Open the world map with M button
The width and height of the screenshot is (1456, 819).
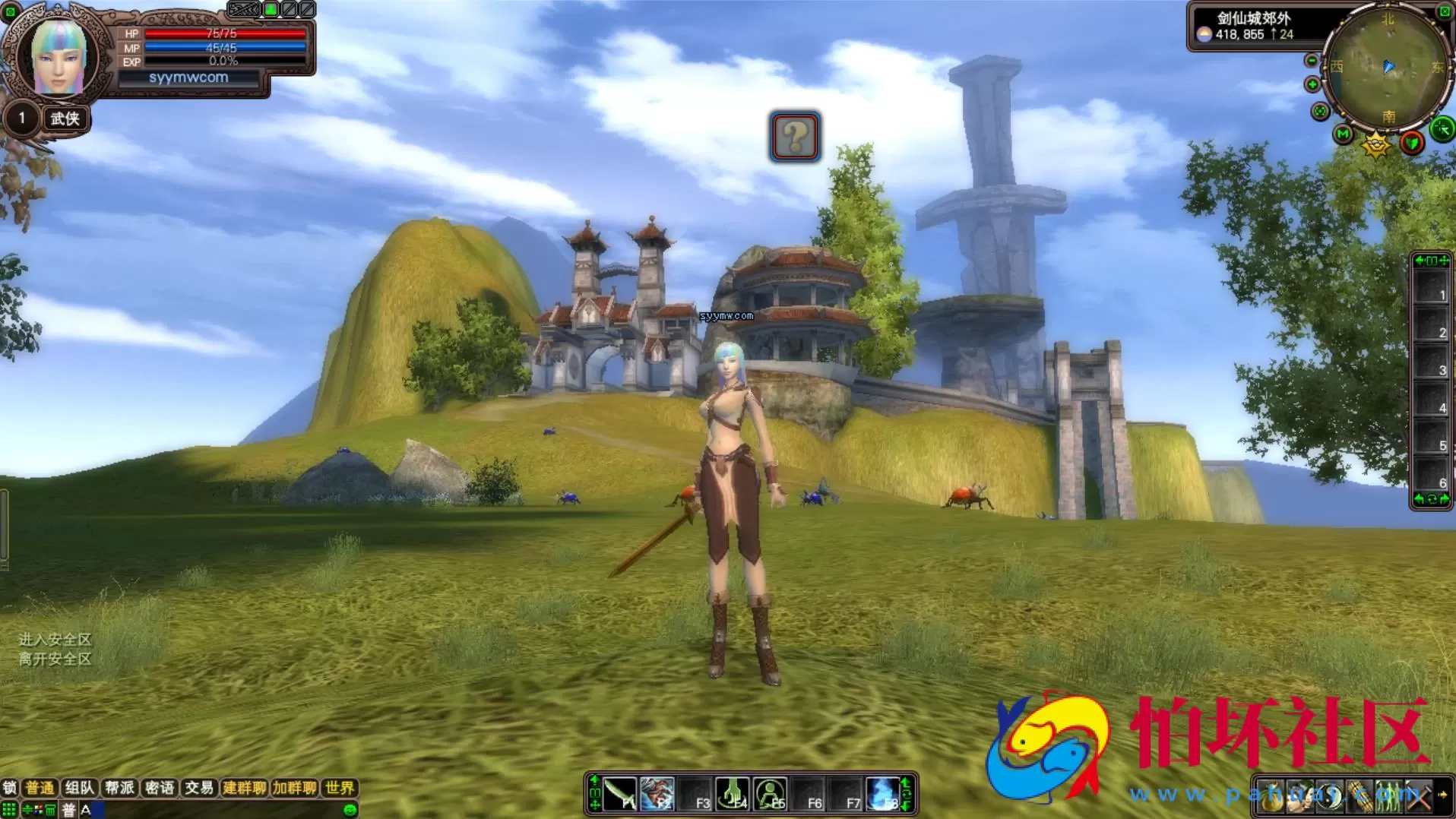(1343, 134)
